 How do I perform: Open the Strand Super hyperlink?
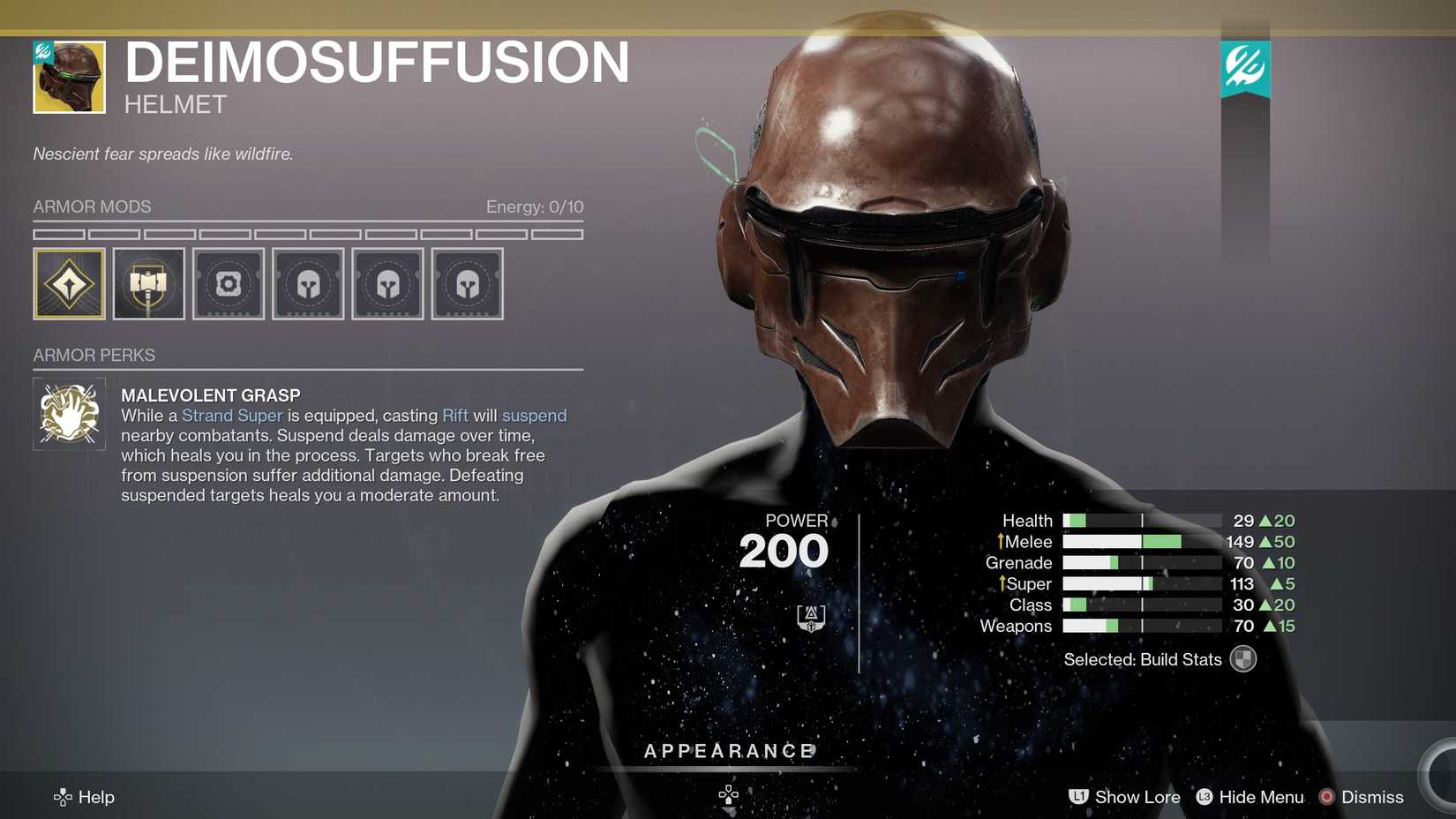point(232,415)
